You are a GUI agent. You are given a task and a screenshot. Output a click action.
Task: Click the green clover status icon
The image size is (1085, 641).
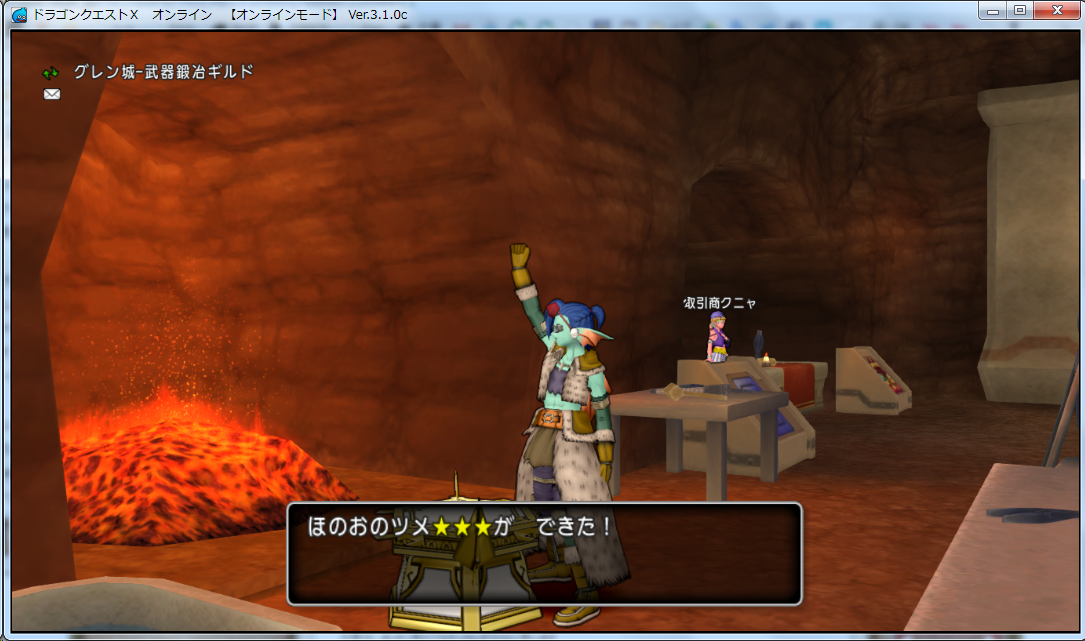tap(51, 73)
